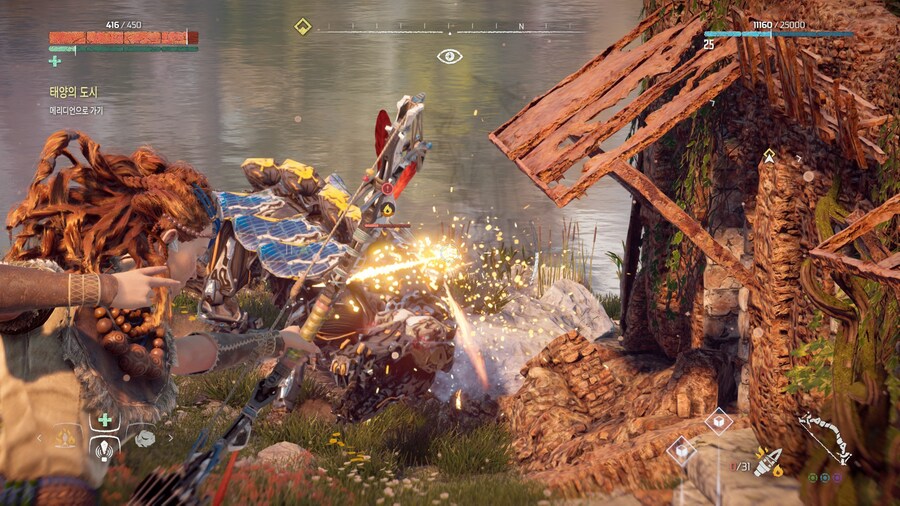Click the right arrow of the tool selector

170,437
